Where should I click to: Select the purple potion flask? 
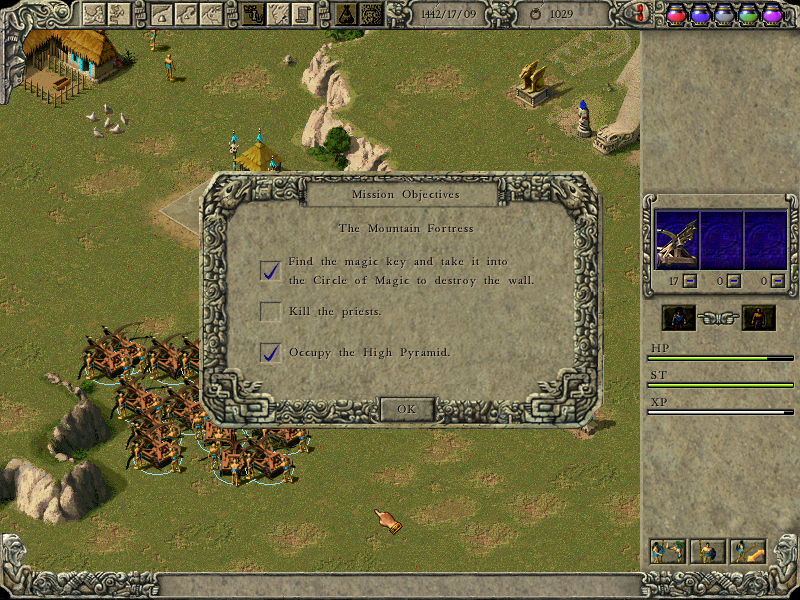[772, 14]
